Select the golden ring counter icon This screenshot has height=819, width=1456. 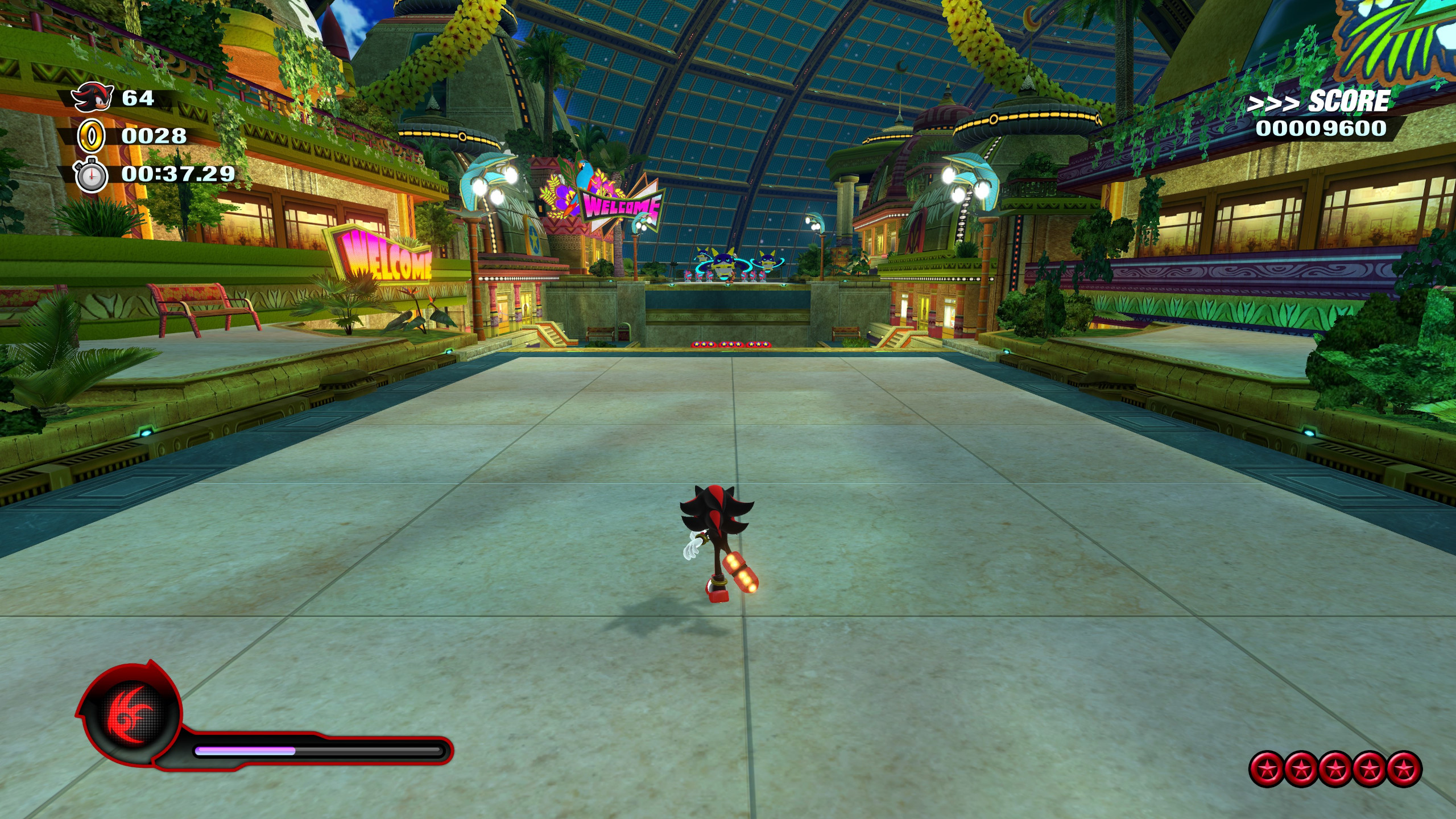pos(91,136)
